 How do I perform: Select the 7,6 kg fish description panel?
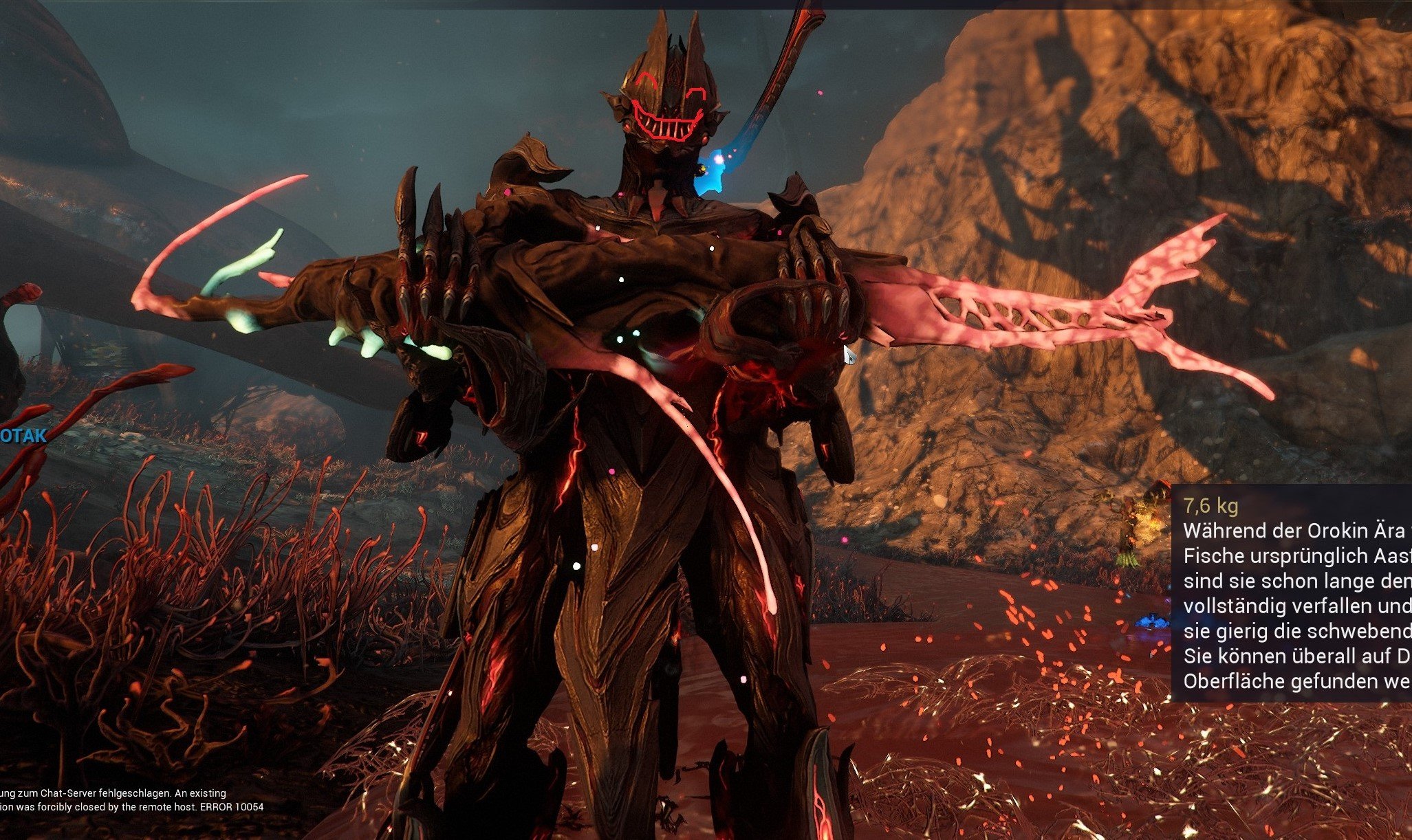pos(1292,593)
